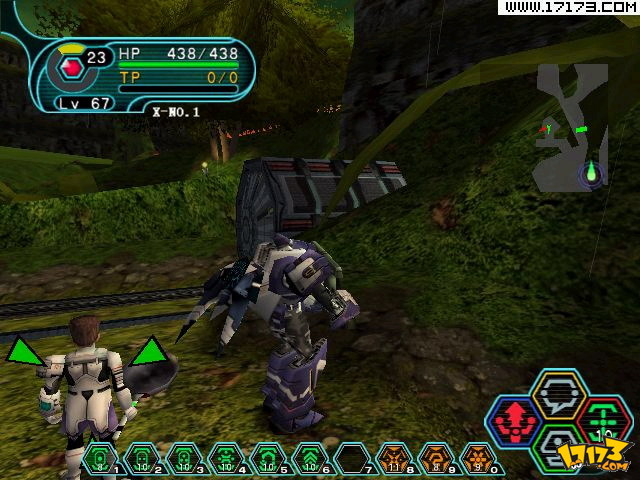The width and height of the screenshot is (640, 480).
Task: Click the area minimap
Action: (x=571, y=128)
